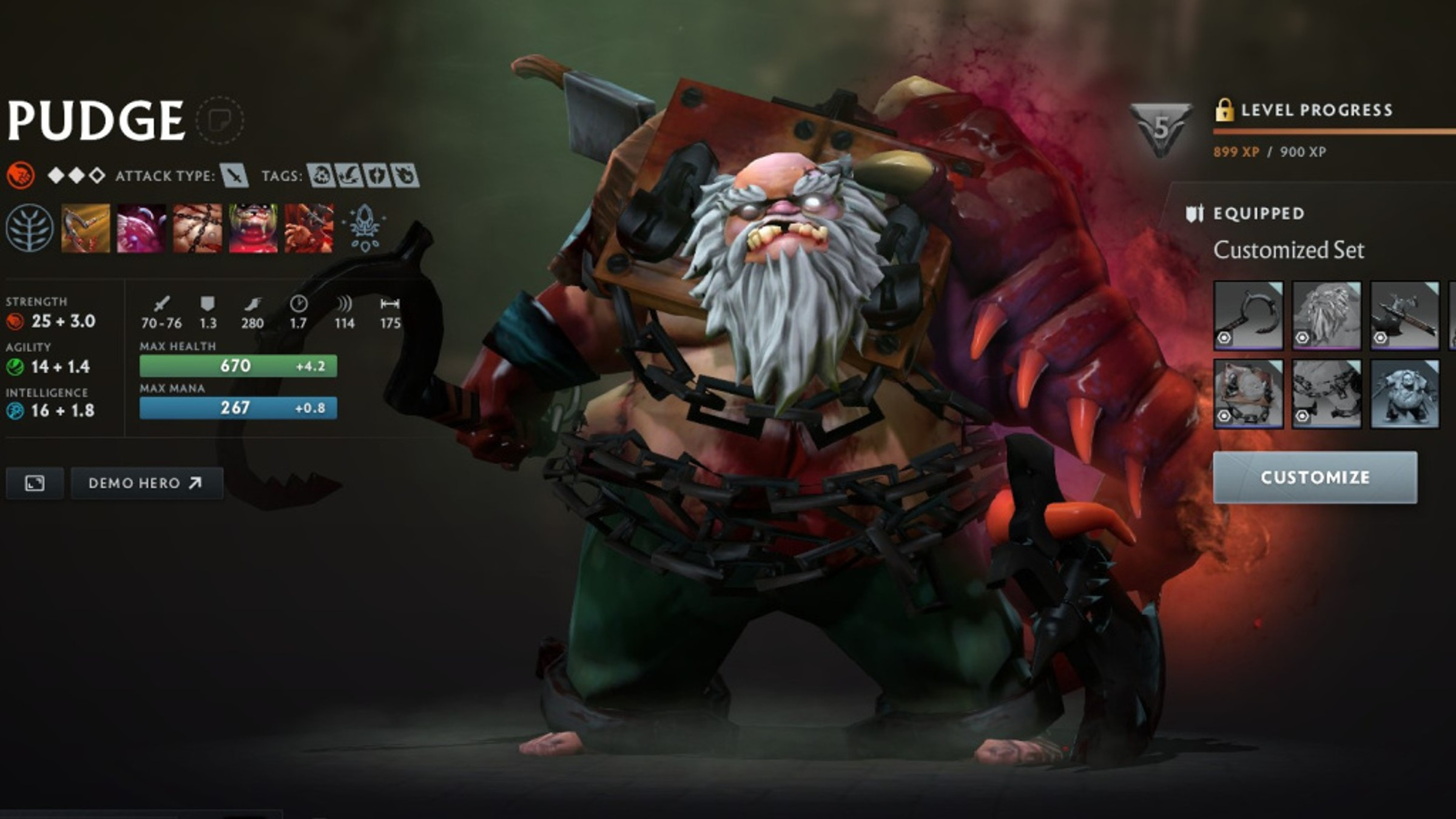Expand the full-screen hero view icon
Screen dimensions: 1456x819
pos(36,483)
